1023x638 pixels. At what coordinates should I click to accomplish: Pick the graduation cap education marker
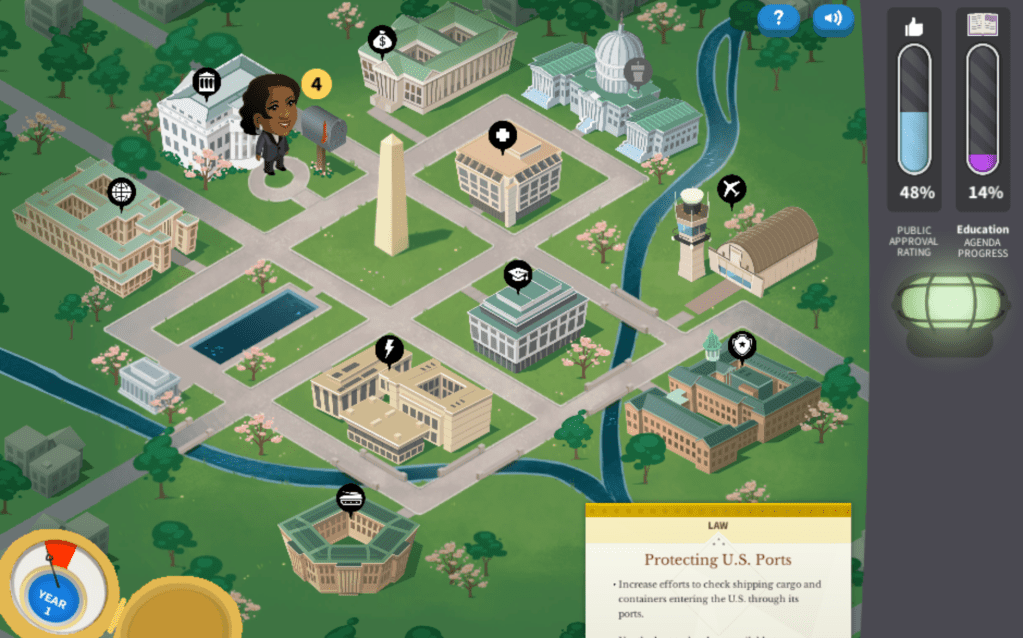coord(517,275)
